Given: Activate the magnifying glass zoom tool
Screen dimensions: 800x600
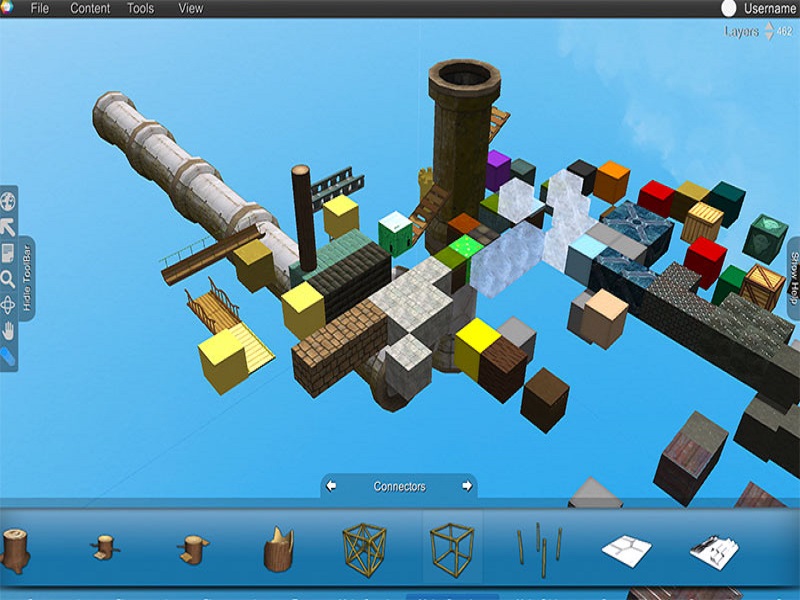Looking at the screenshot, I should (7, 279).
